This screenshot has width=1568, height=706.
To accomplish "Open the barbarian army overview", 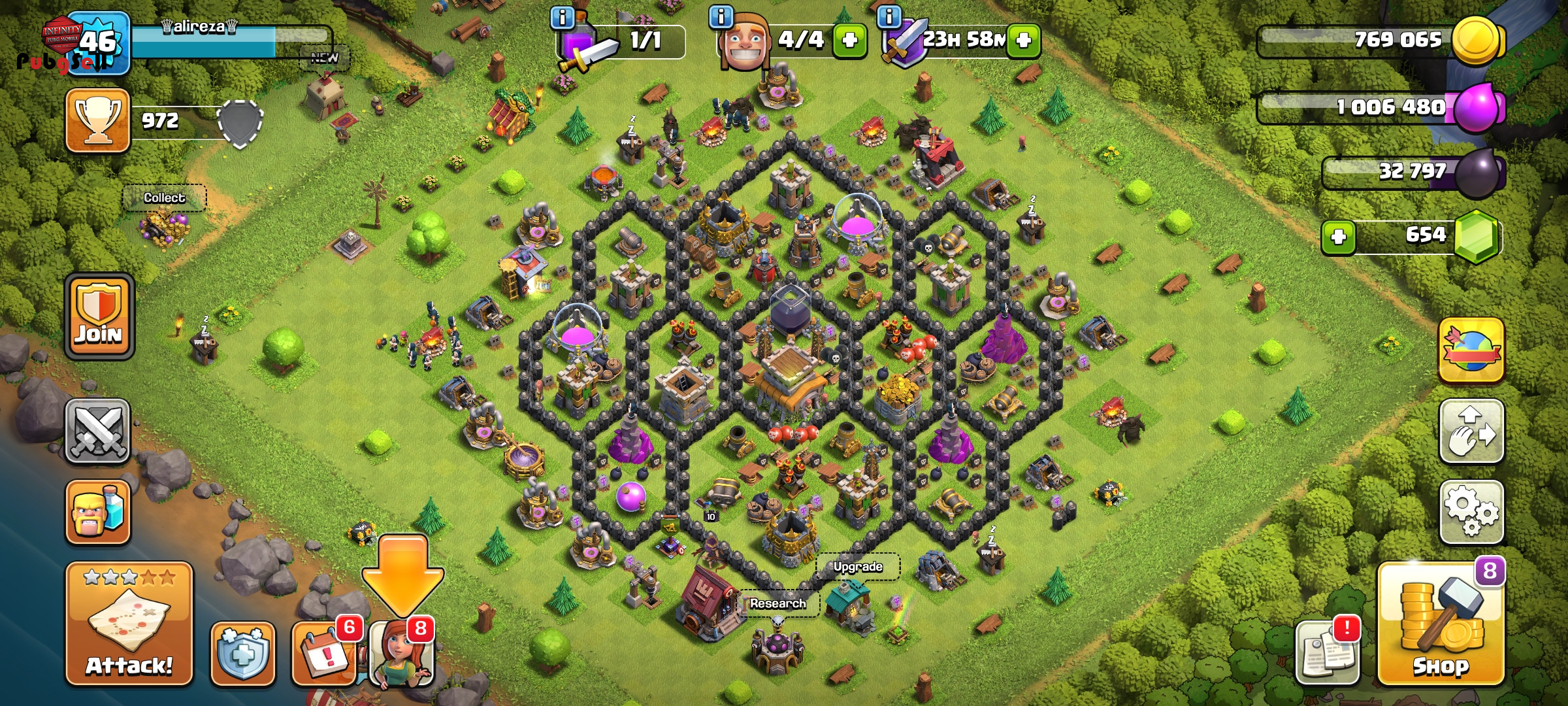I will click(98, 512).
